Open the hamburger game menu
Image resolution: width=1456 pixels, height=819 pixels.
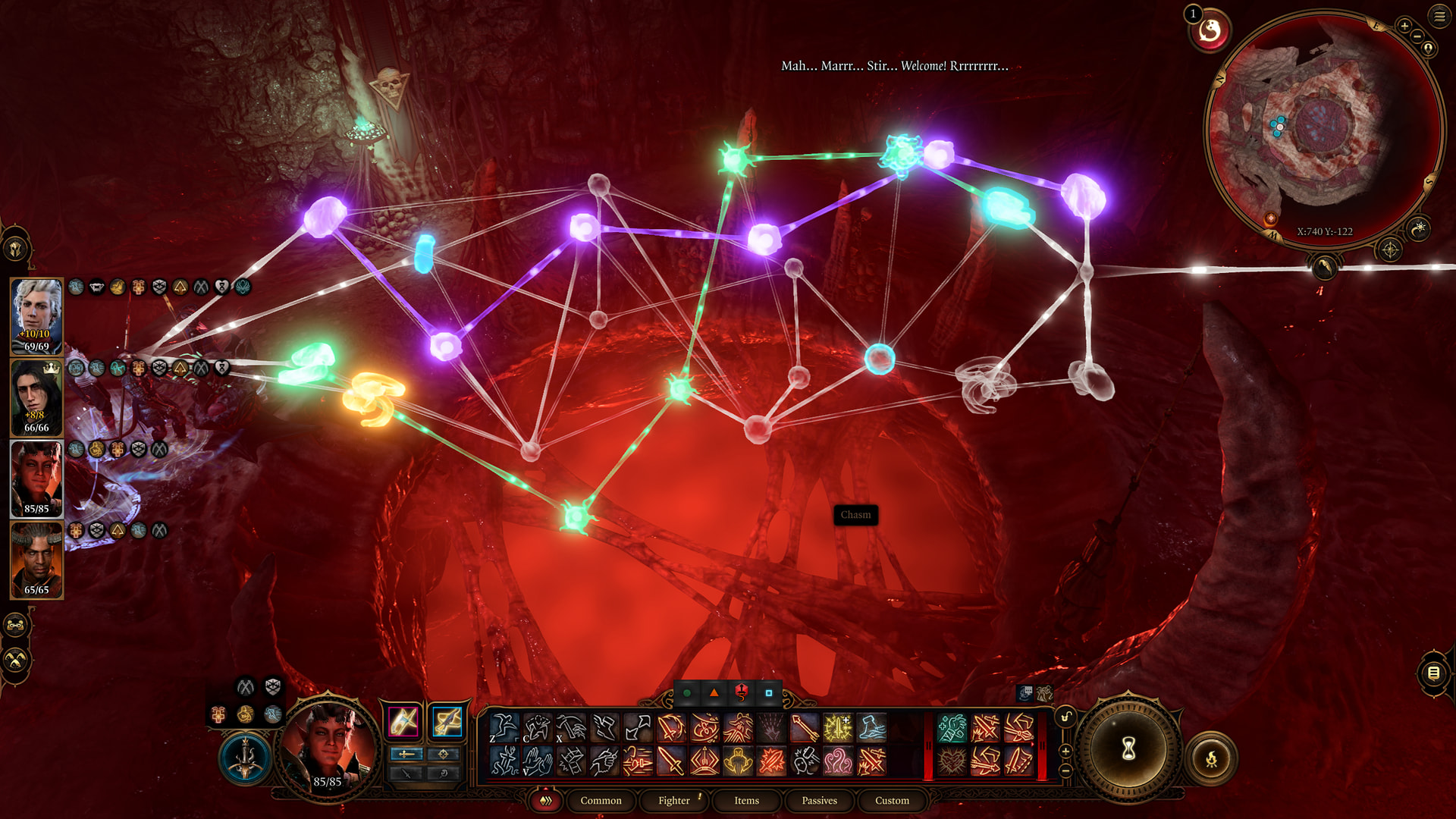pos(1439,16)
